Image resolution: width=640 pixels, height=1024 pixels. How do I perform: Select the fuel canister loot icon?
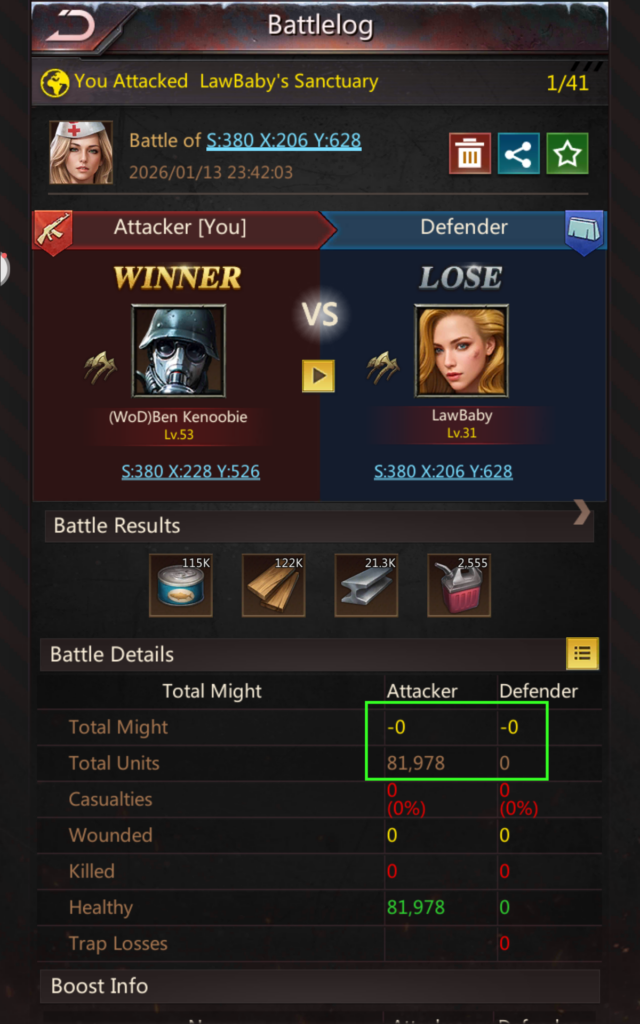tap(458, 585)
